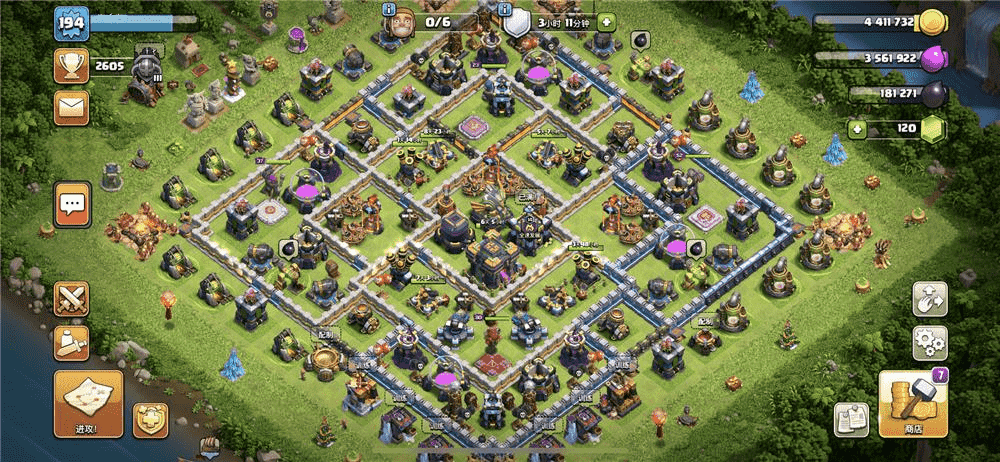Image resolution: width=1000 pixels, height=462 pixels.
Task: Open the village layout editor hand icon
Action: [929, 299]
